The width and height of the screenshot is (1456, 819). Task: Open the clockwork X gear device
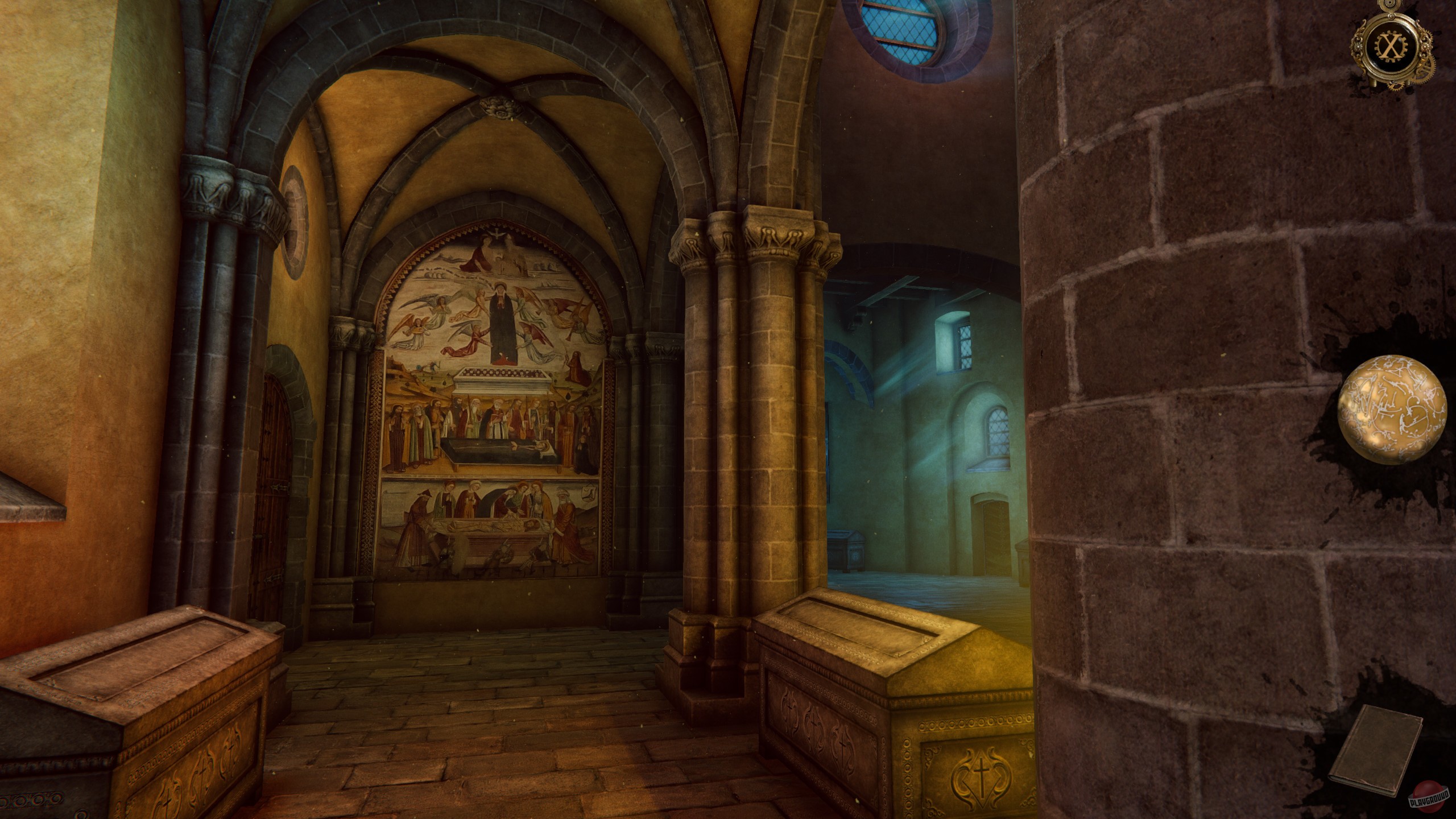(1390, 45)
